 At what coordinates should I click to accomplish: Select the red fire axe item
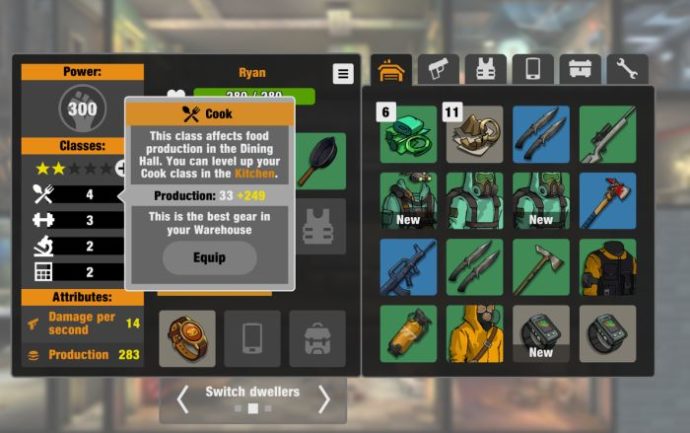click(x=607, y=201)
